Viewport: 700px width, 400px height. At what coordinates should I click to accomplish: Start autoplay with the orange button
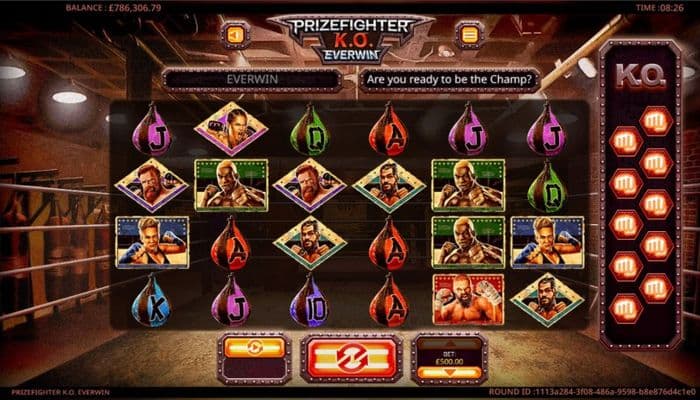pos(254,349)
